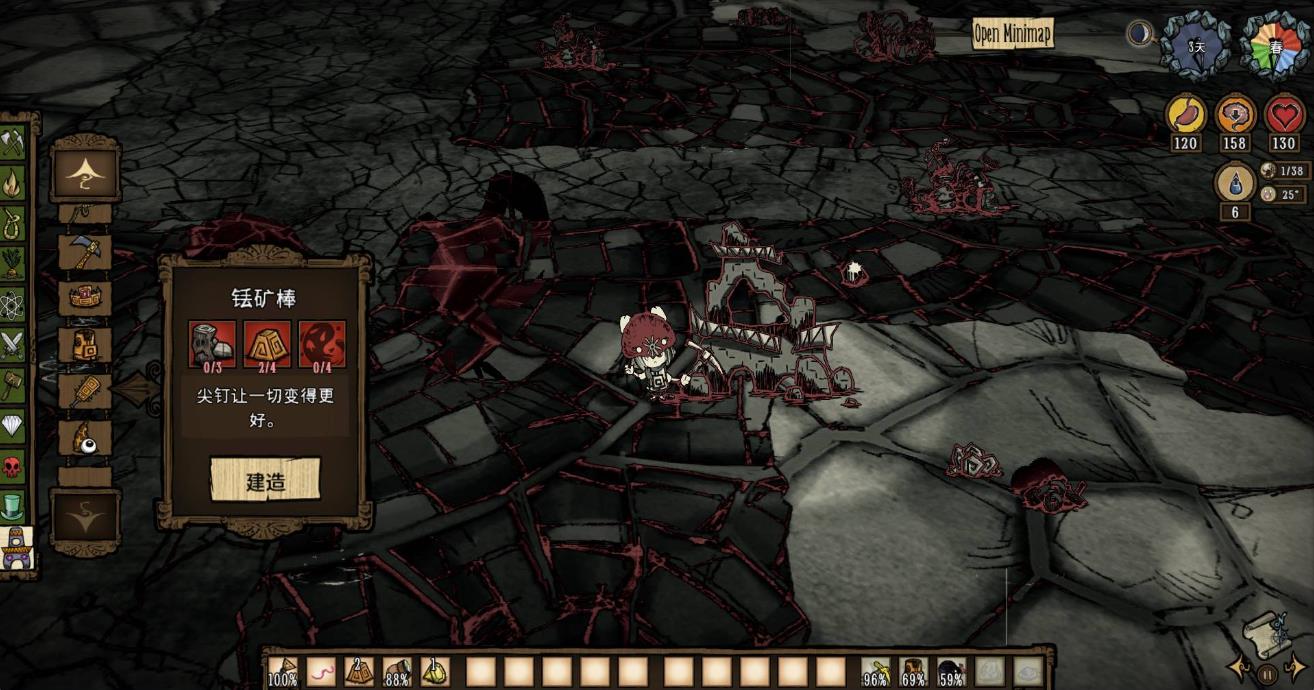
Task: Select the yellow nugget inventory slot
Action: point(435,671)
